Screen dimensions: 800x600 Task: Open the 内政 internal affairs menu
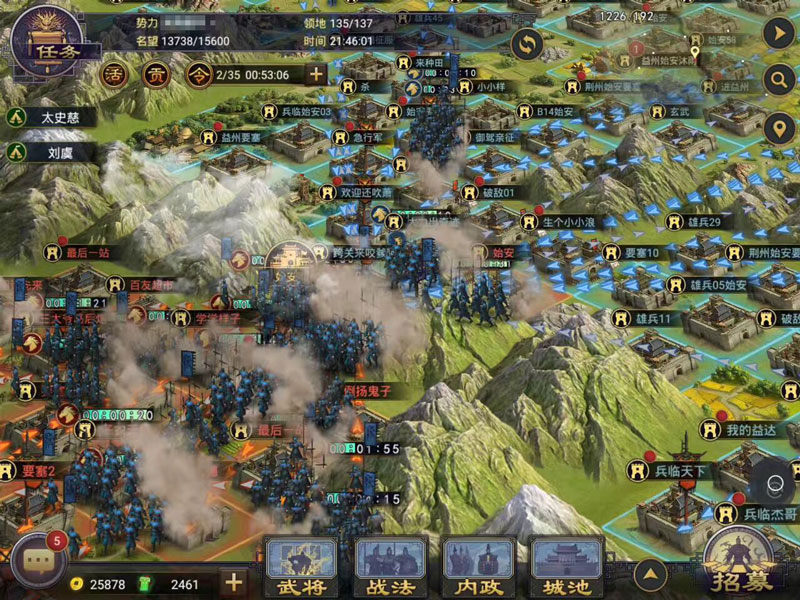click(x=479, y=568)
